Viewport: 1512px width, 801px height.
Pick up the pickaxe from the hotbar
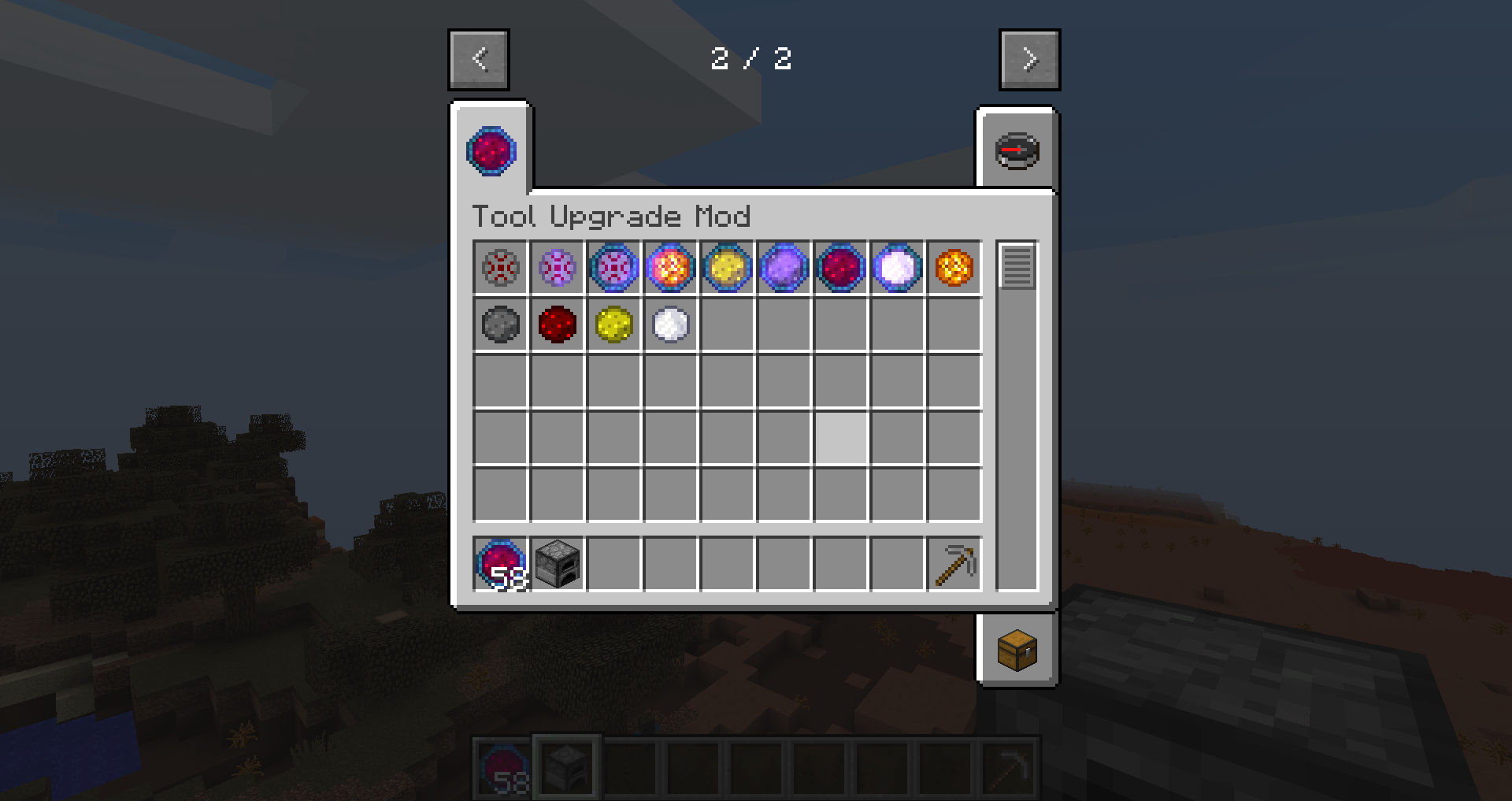954,564
